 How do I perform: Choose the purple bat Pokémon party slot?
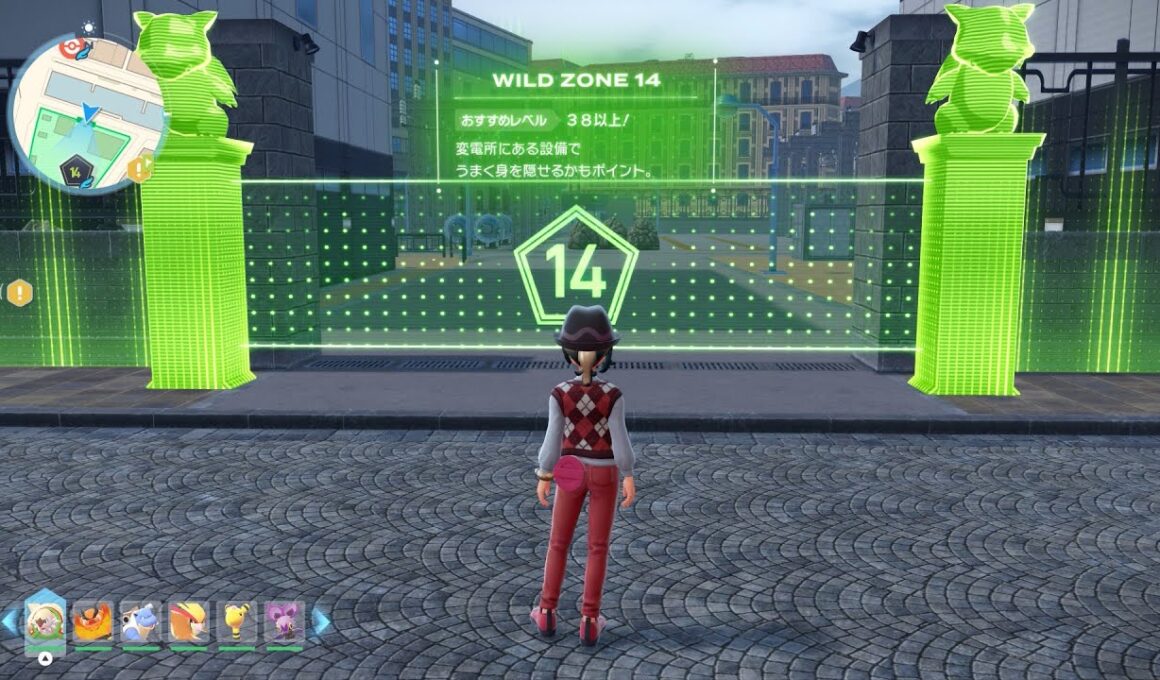[284, 622]
